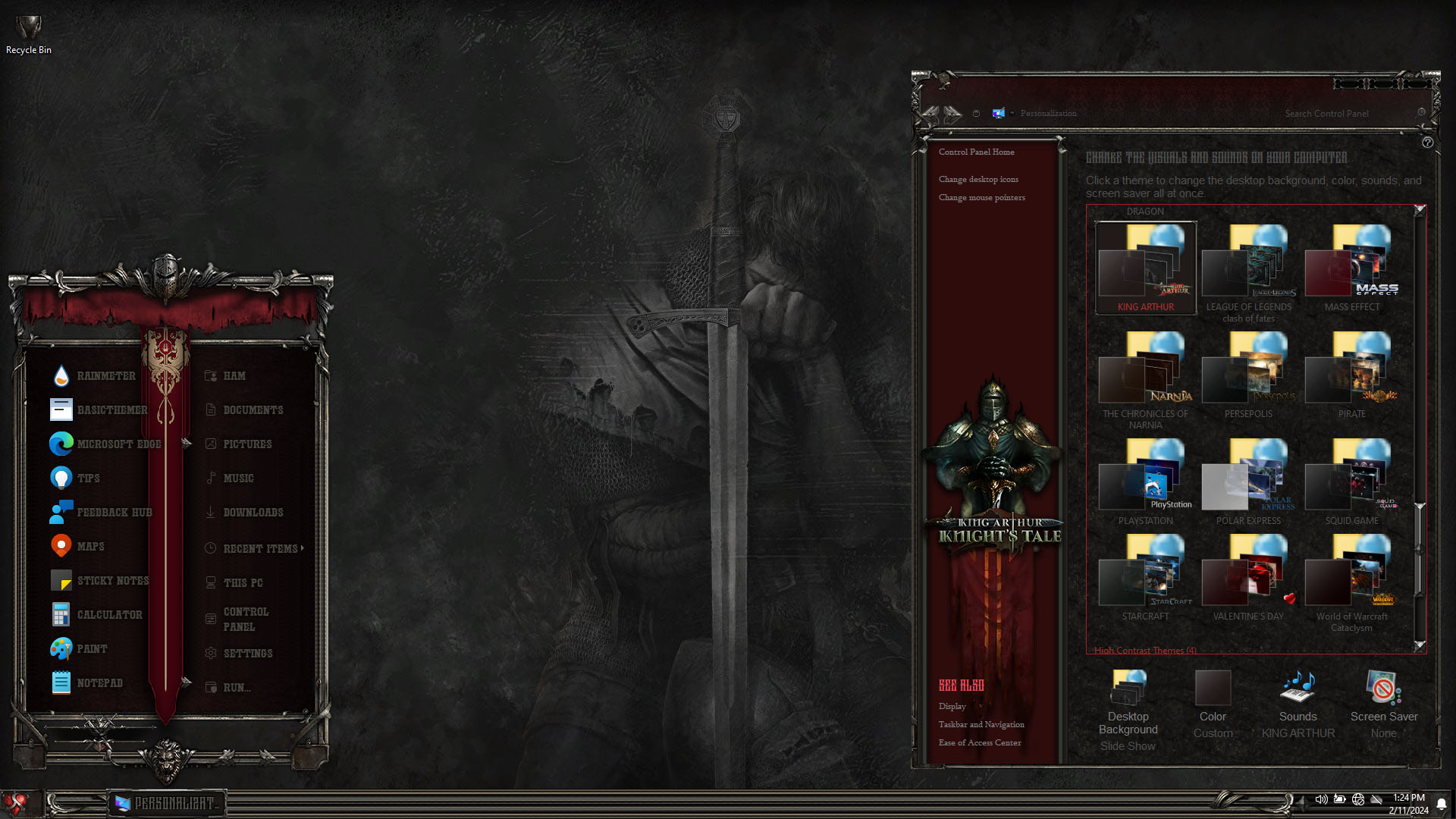Open the Documents folder link
Viewport: 1456px width, 819px height.
coord(253,410)
